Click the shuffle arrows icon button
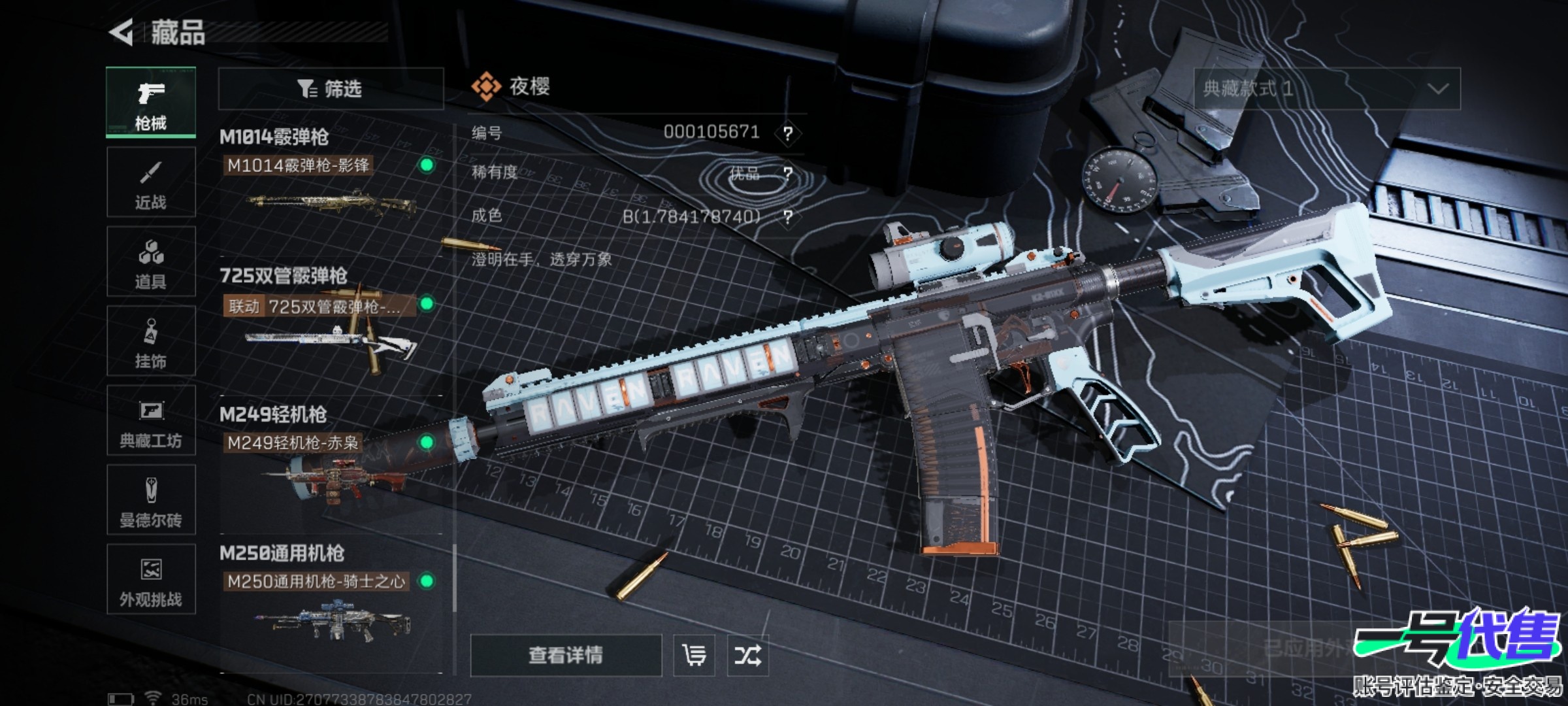The image size is (1568, 706). [747, 655]
